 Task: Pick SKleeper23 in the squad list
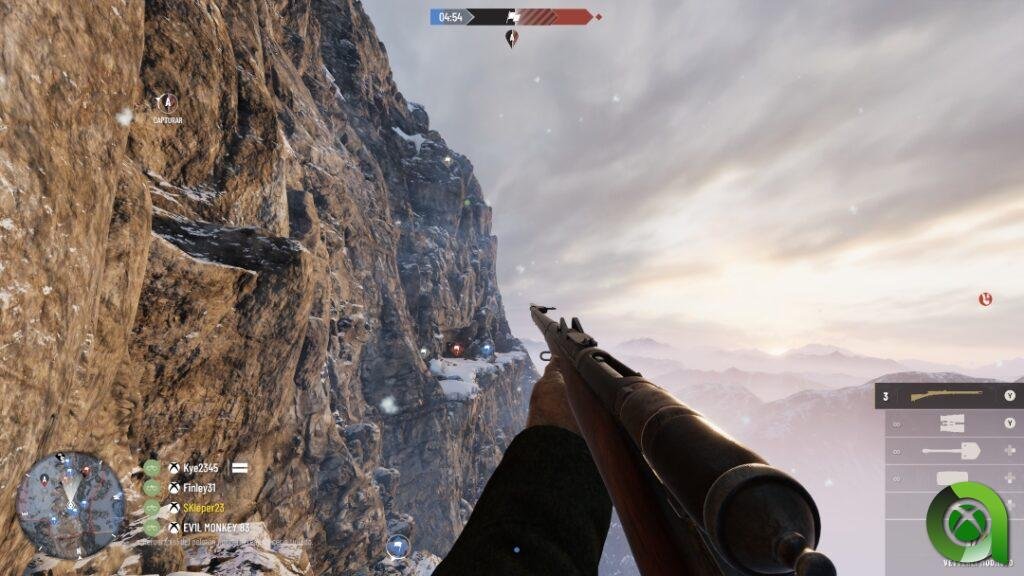point(203,508)
